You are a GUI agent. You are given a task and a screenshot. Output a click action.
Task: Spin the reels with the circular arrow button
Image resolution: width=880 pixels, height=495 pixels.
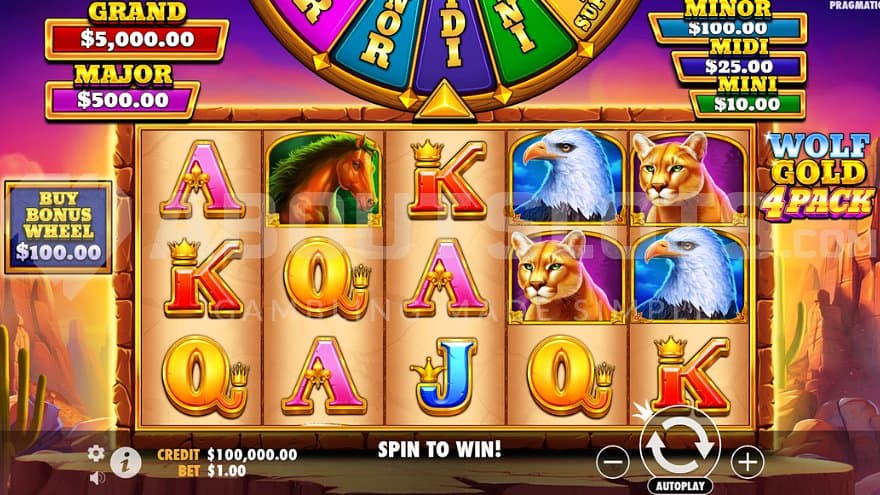(x=680, y=446)
